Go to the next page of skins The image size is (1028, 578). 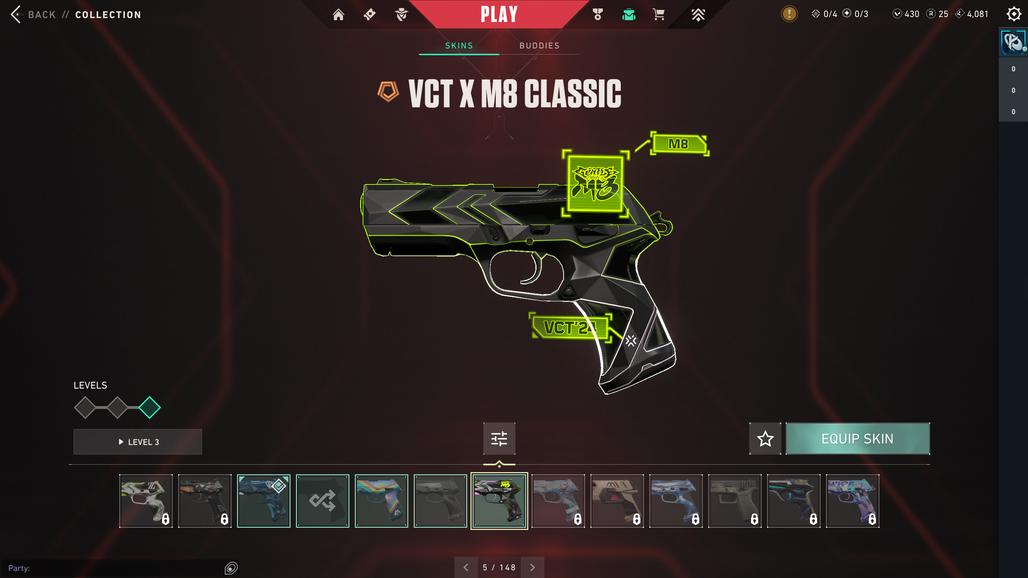[532, 567]
